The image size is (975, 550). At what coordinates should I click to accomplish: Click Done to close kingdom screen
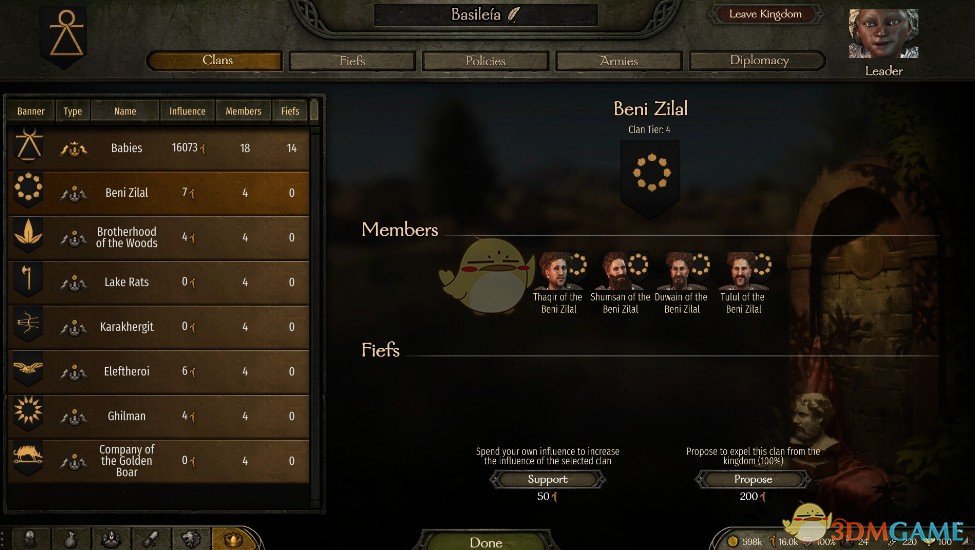[486, 542]
